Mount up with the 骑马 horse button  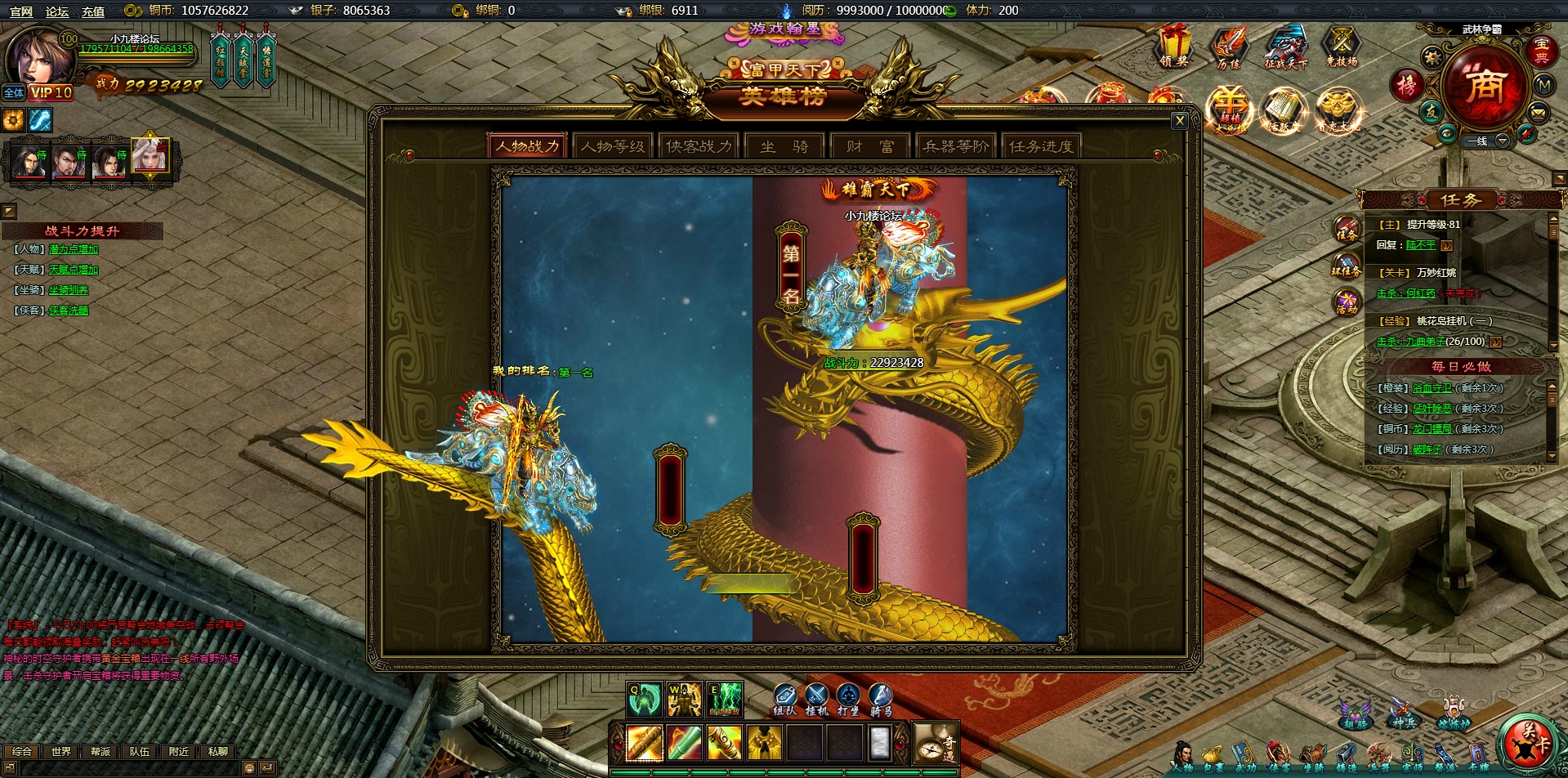pyautogui.click(x=880, y=698)
